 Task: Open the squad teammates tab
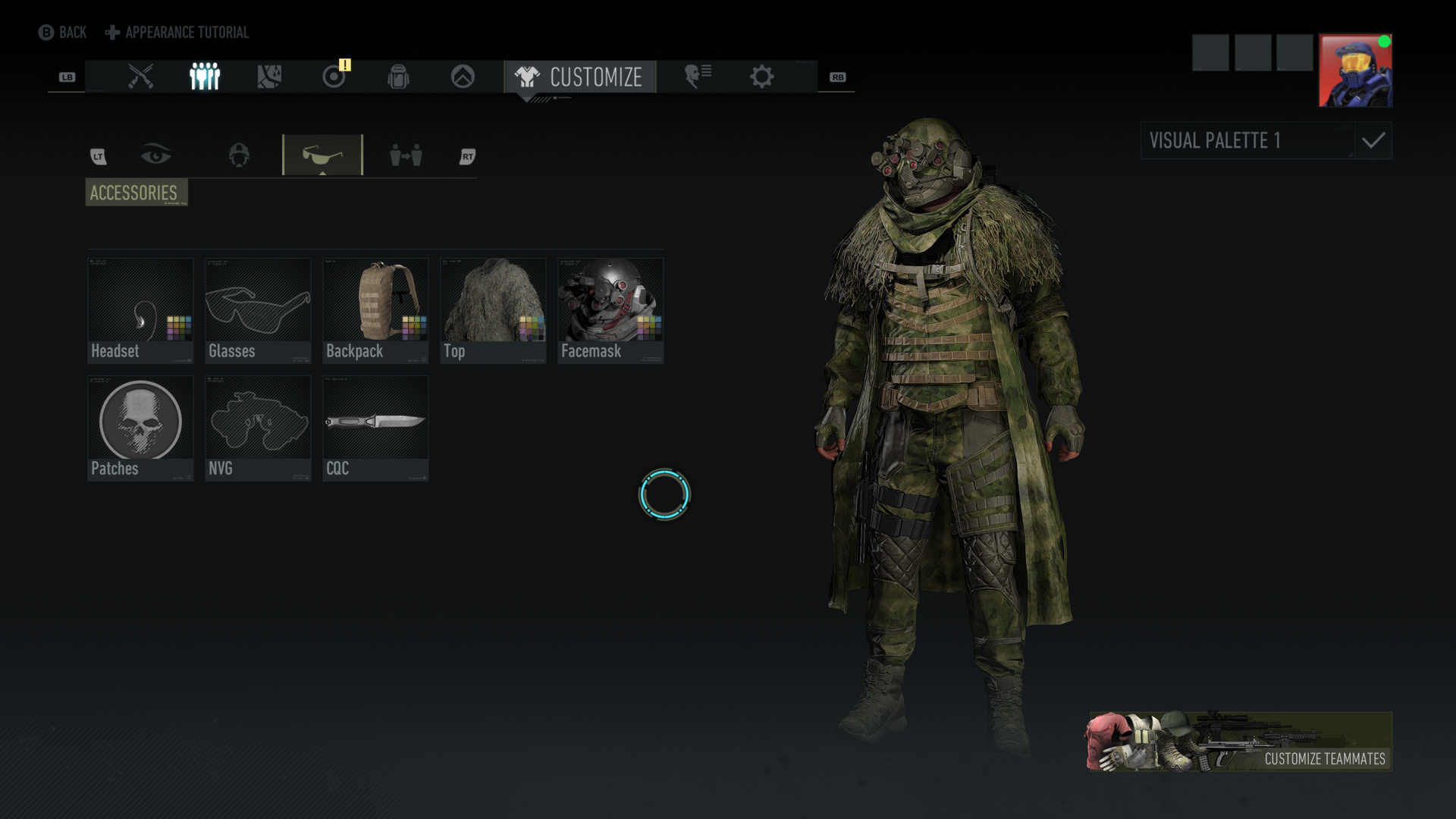coord(205,77)
